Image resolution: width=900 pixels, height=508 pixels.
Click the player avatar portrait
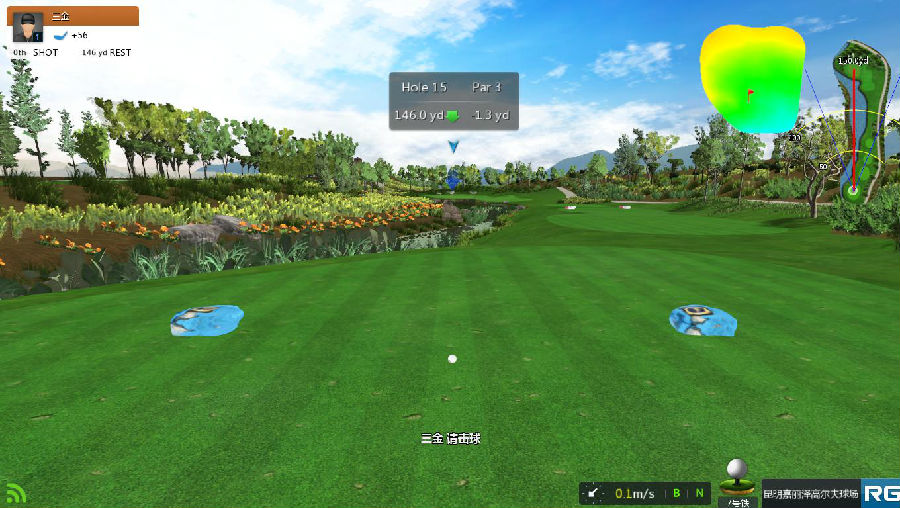pos(27,28)
